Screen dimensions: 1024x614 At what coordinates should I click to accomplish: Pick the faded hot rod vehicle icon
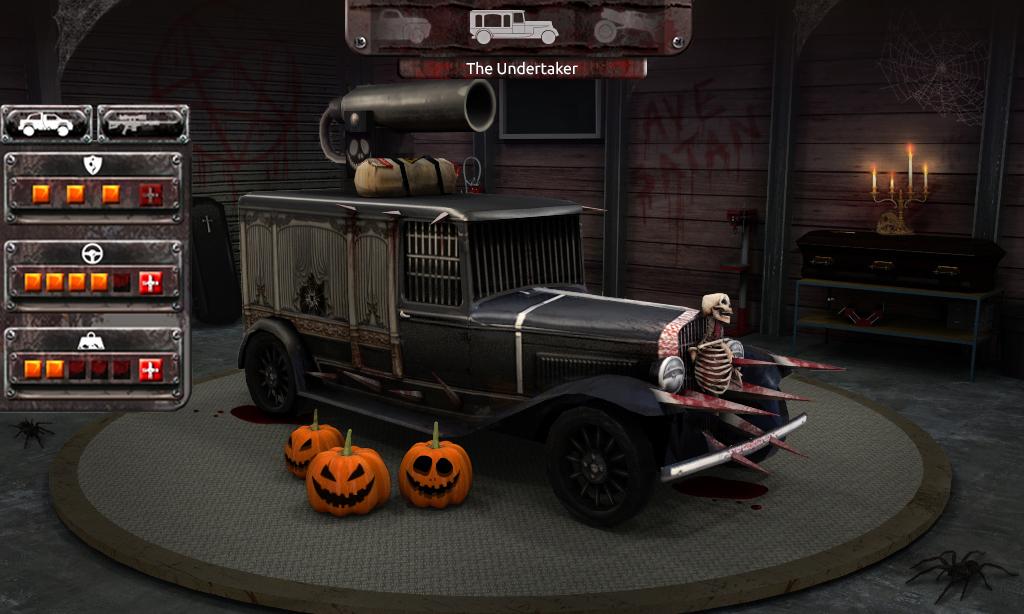coord(621,27)
